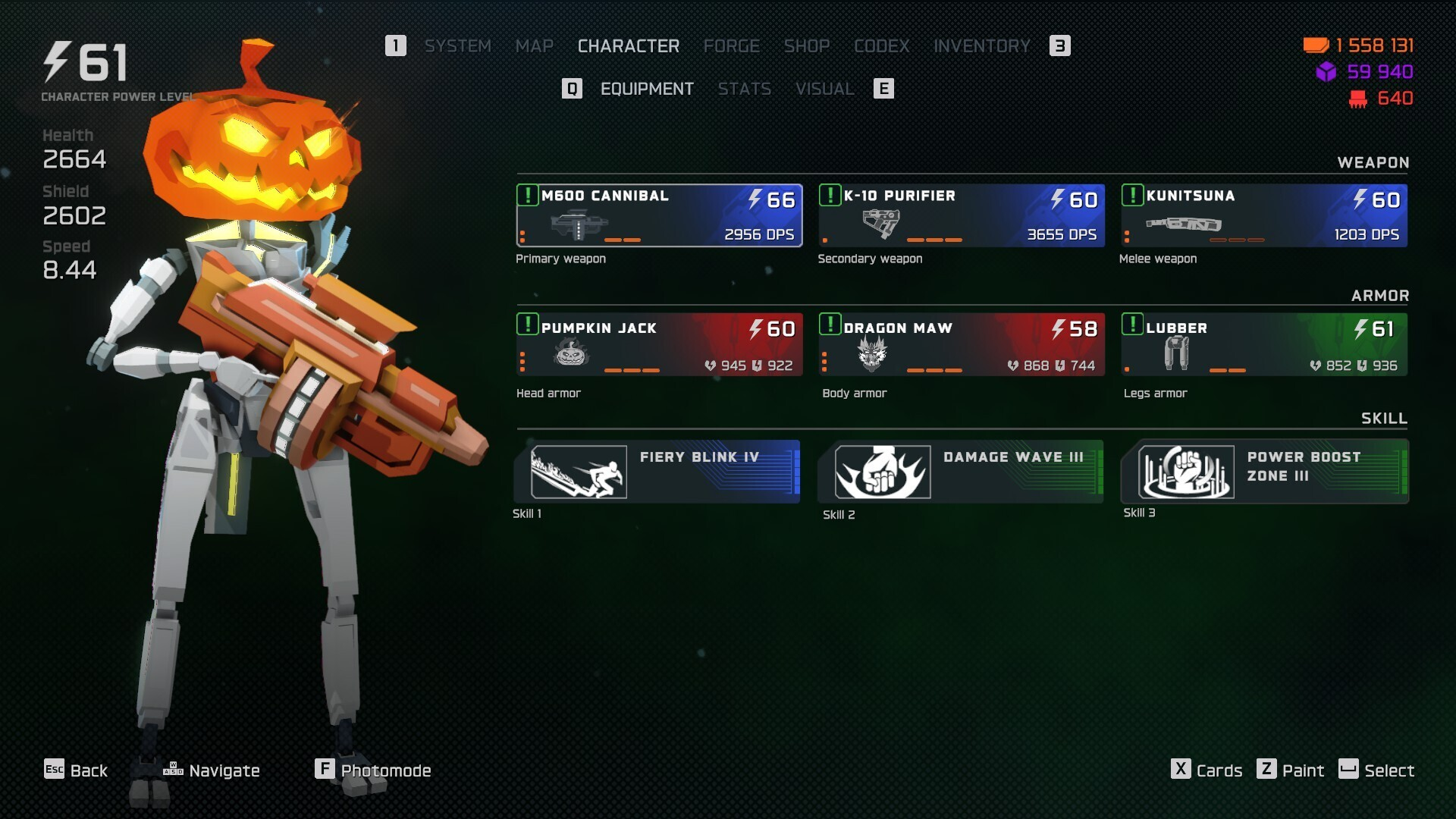Switch to the Map tab
The height and width of the screenshot is (819, 1456).
click(x=534, y=46)
